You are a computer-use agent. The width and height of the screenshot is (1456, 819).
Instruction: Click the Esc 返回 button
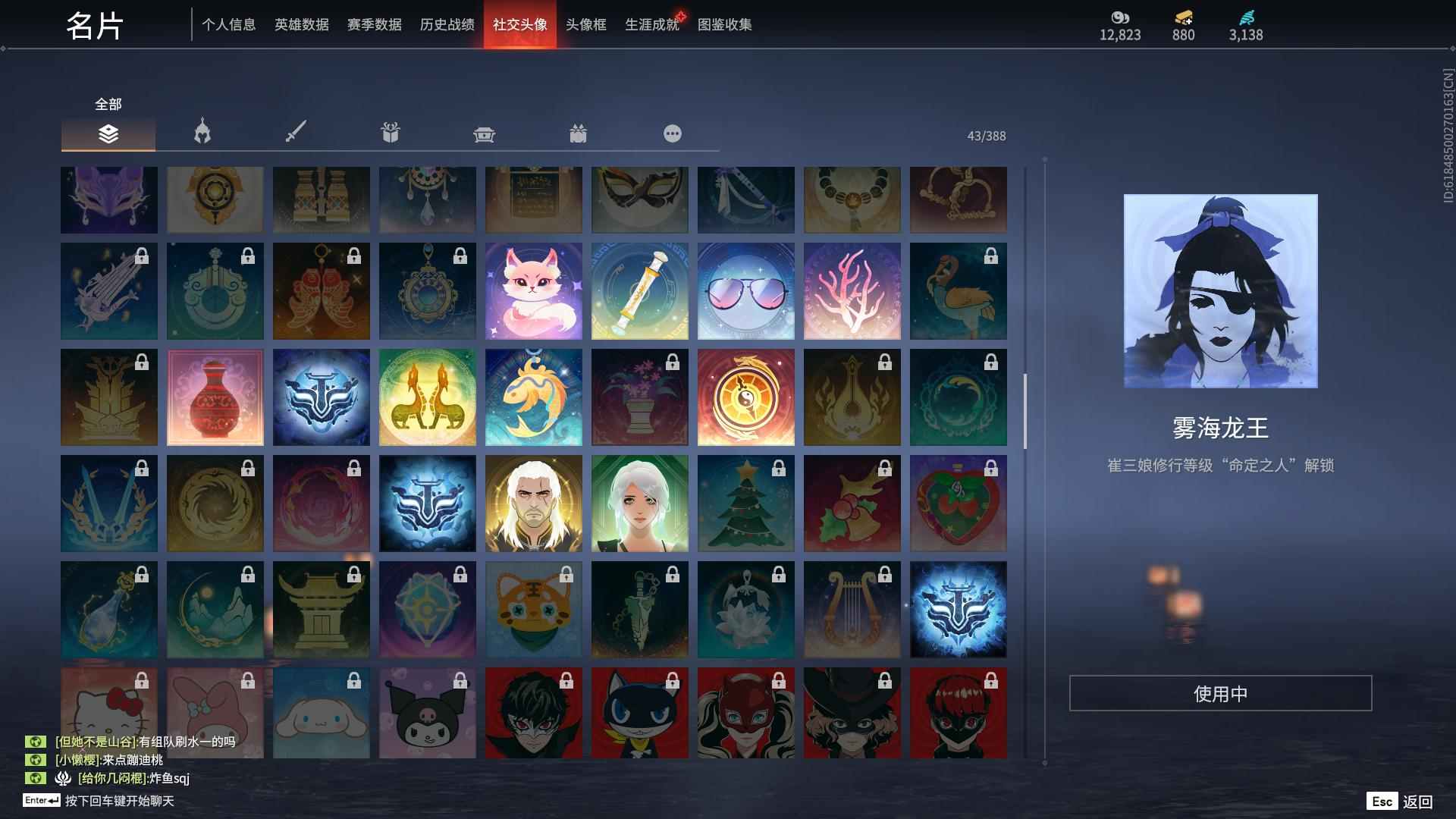1399,800
